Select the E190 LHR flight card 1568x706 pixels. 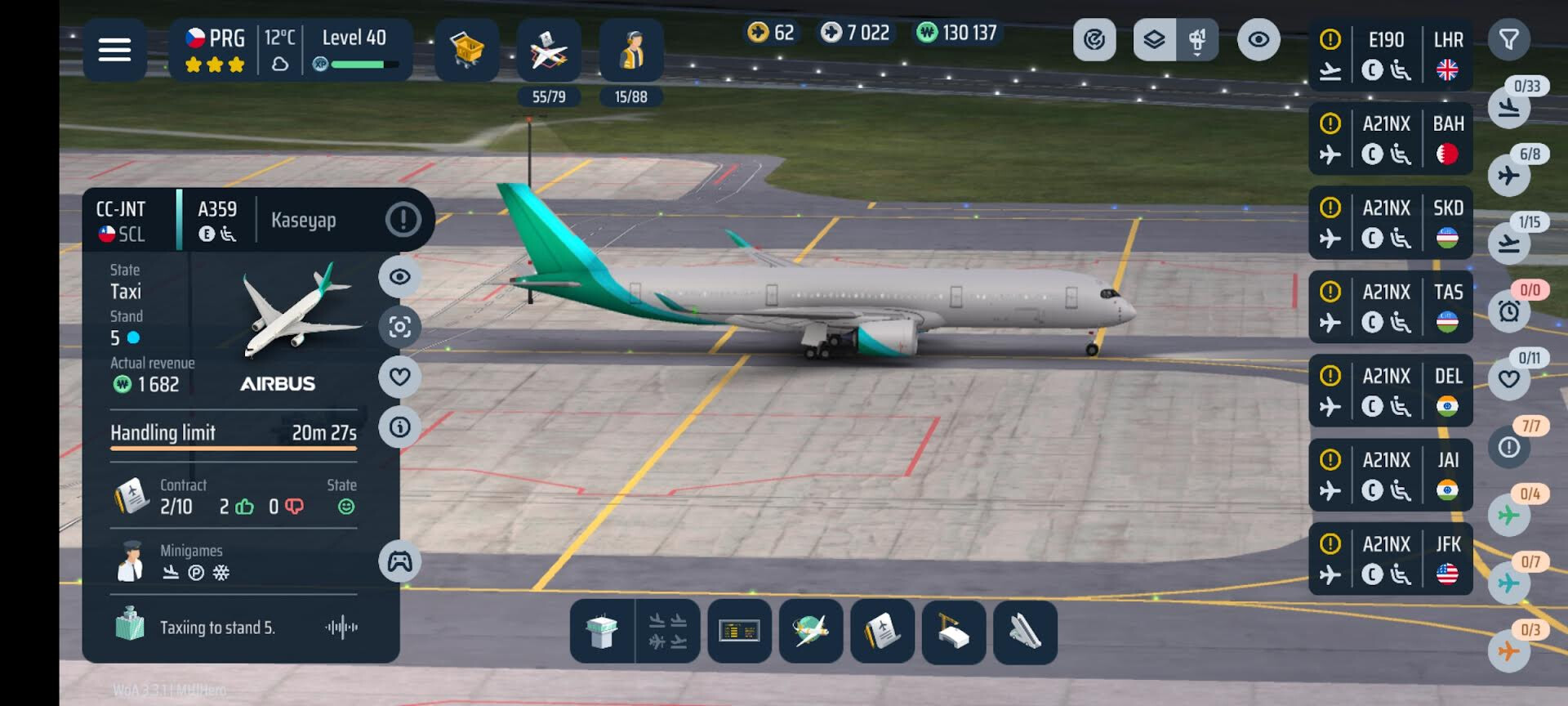(1390, 55)
